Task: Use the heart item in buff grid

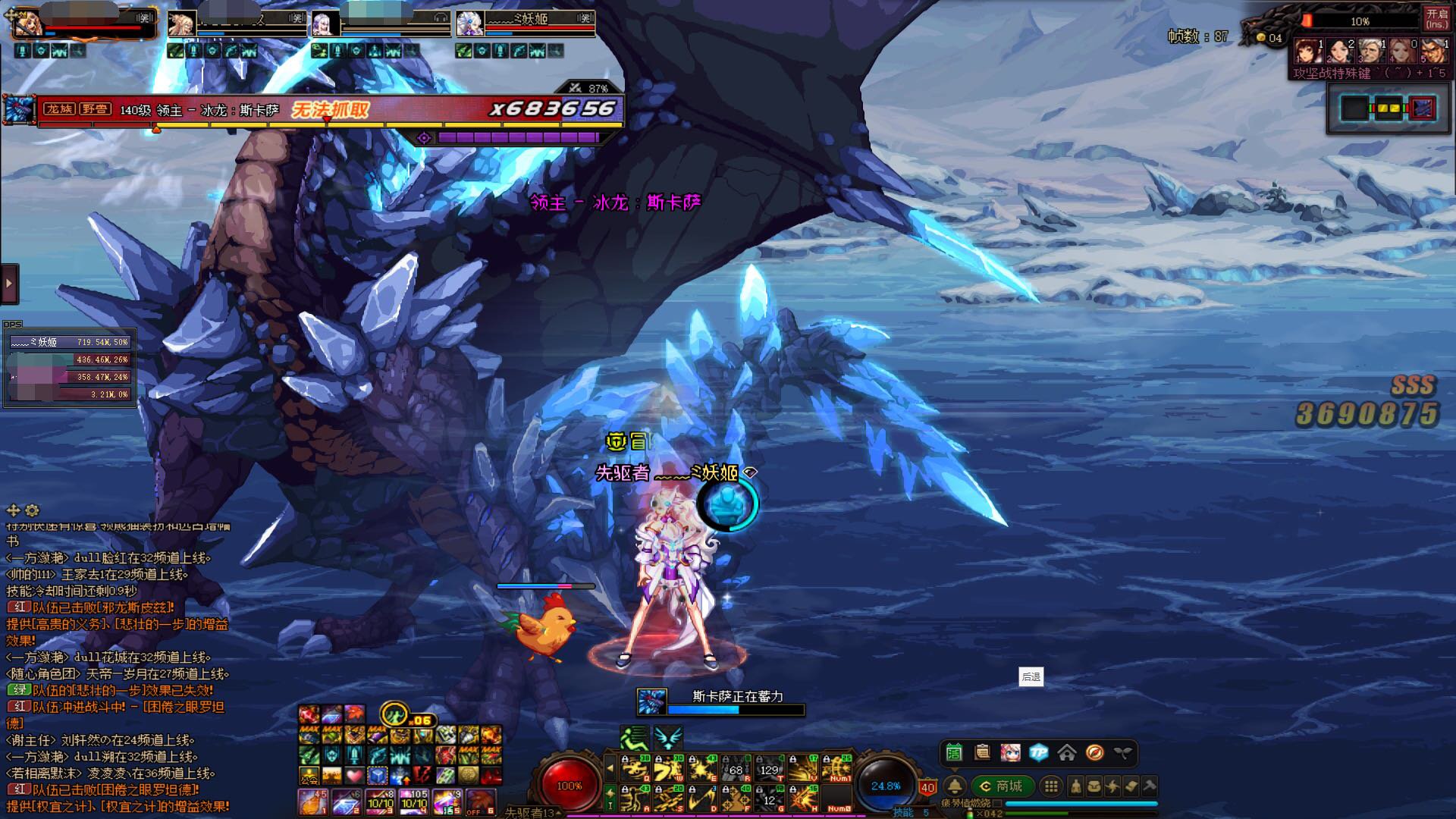Action: coord(355,776)
